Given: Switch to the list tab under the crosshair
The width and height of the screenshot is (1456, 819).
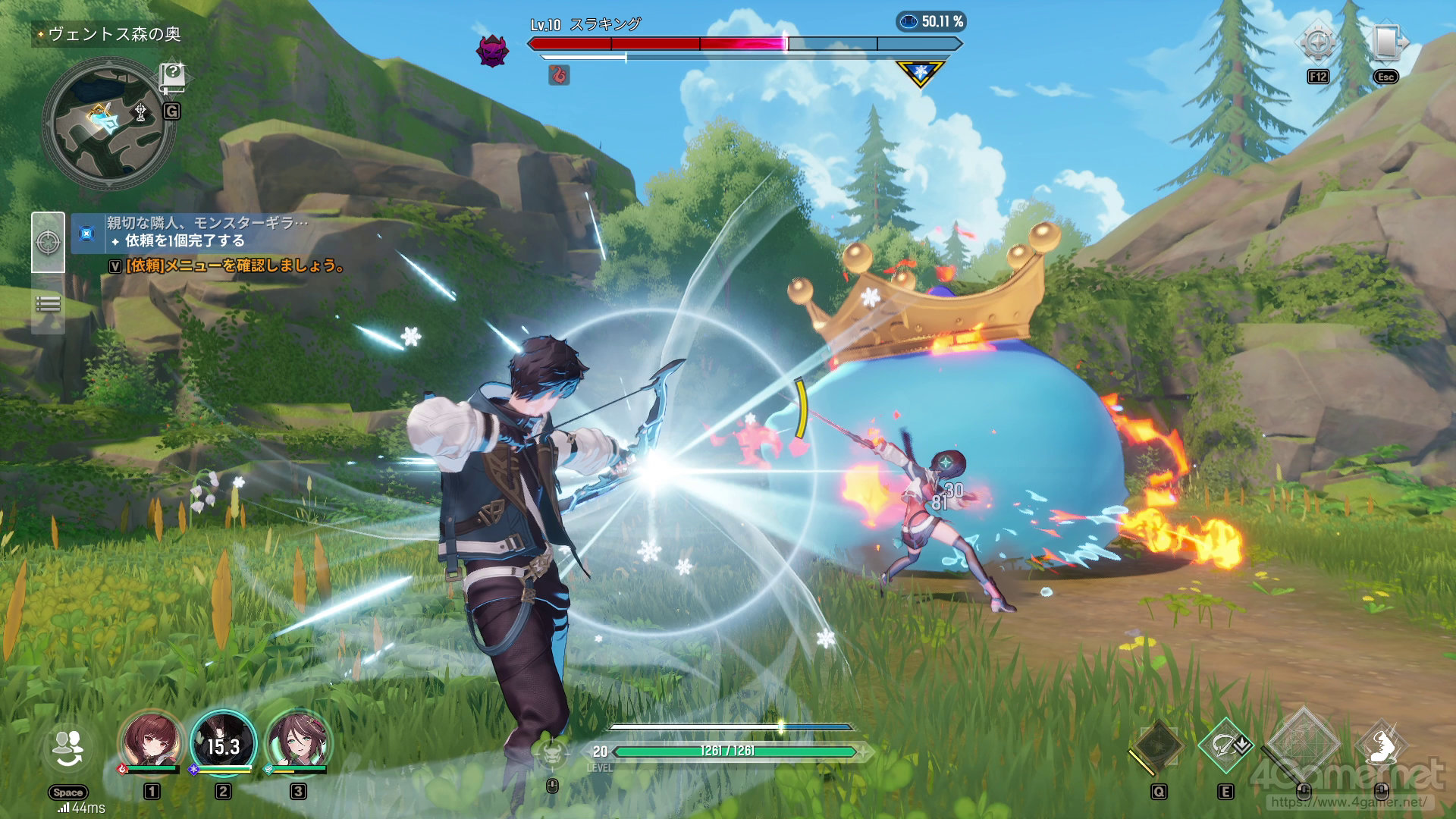Looking at the screenshot, I should point(48,305).
